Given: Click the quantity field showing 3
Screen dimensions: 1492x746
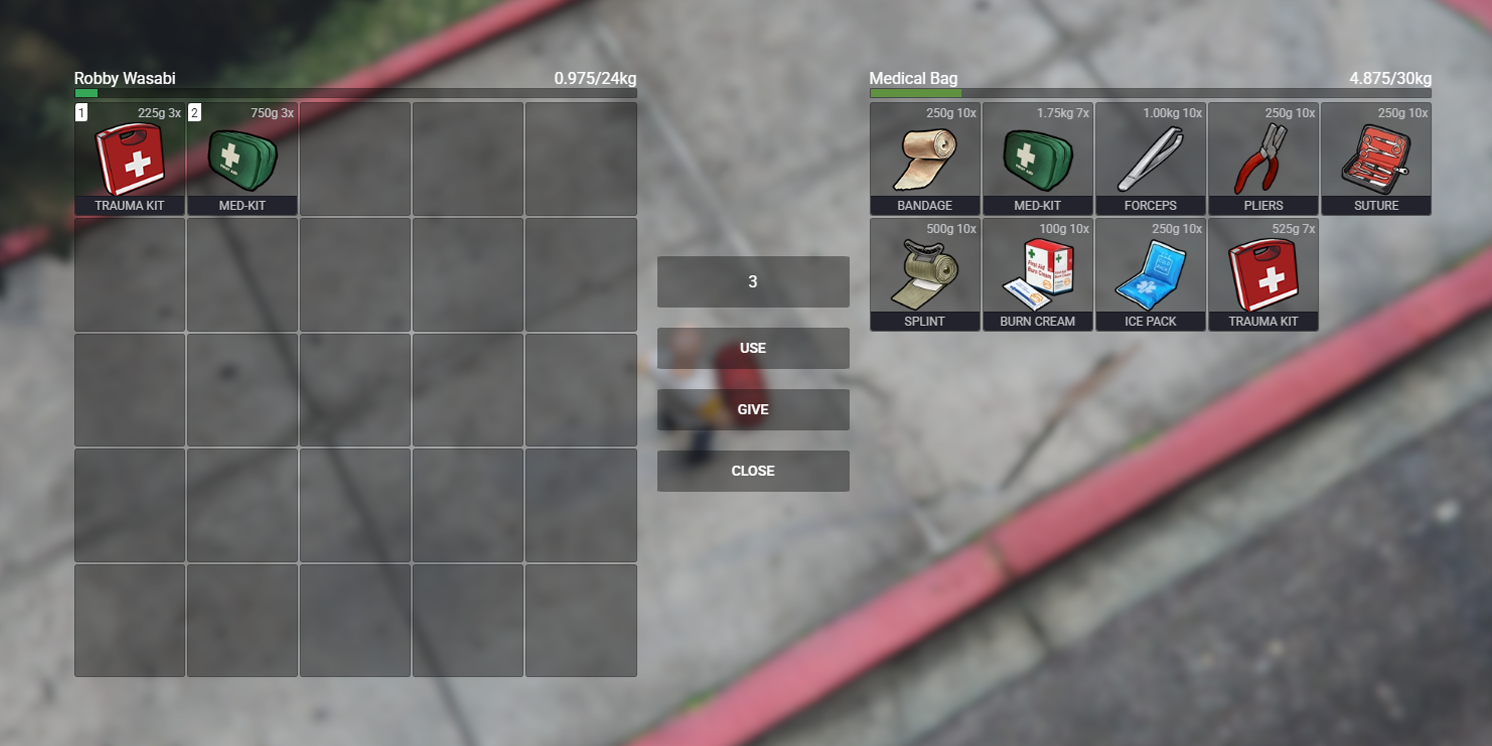Looking at the screenshot, I should [x=753, y=282].
